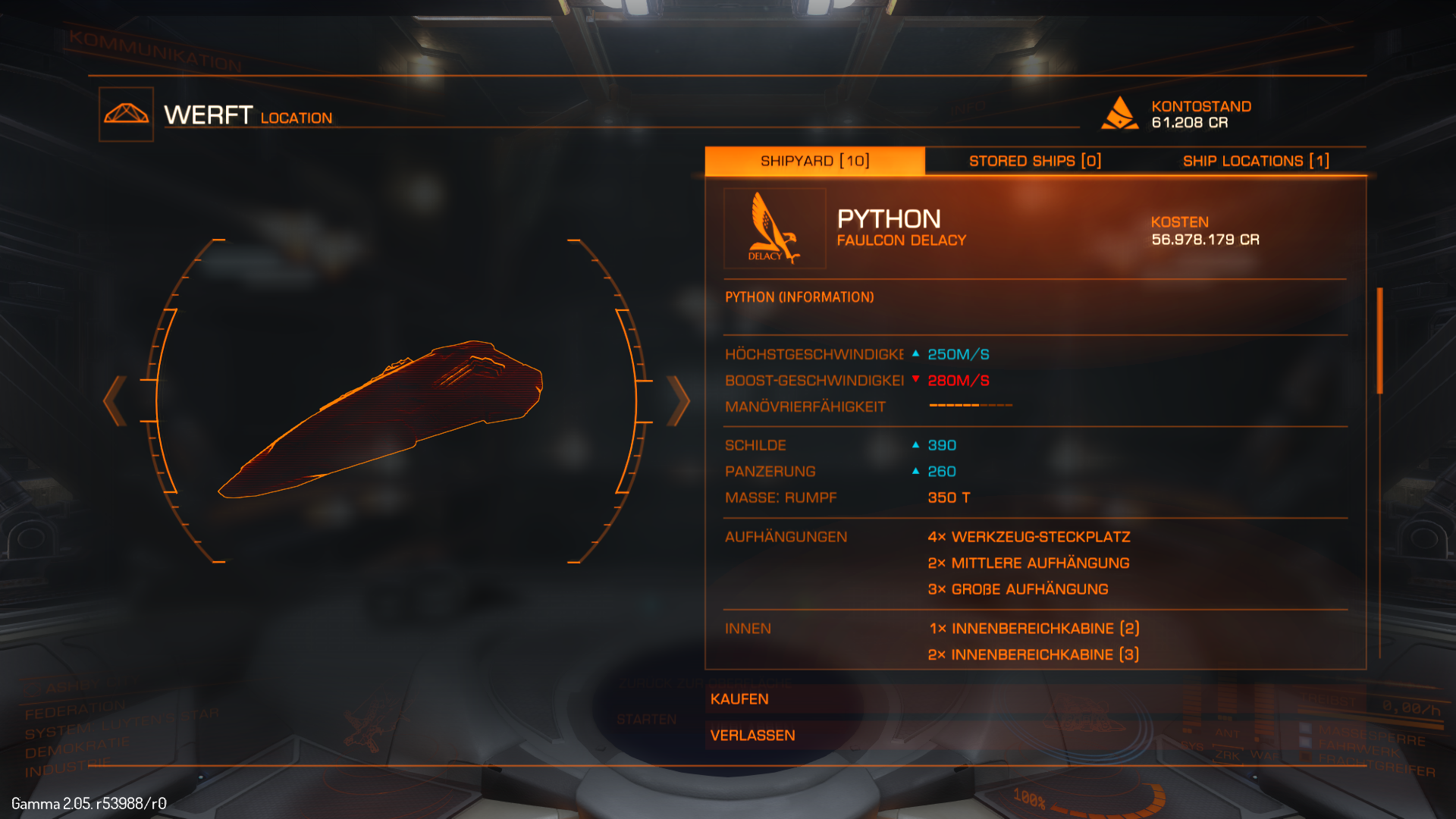The width and height of the screenshot is (1456, 819).
Task: Show the next ship with right arrow
Action: click(679, 400)
